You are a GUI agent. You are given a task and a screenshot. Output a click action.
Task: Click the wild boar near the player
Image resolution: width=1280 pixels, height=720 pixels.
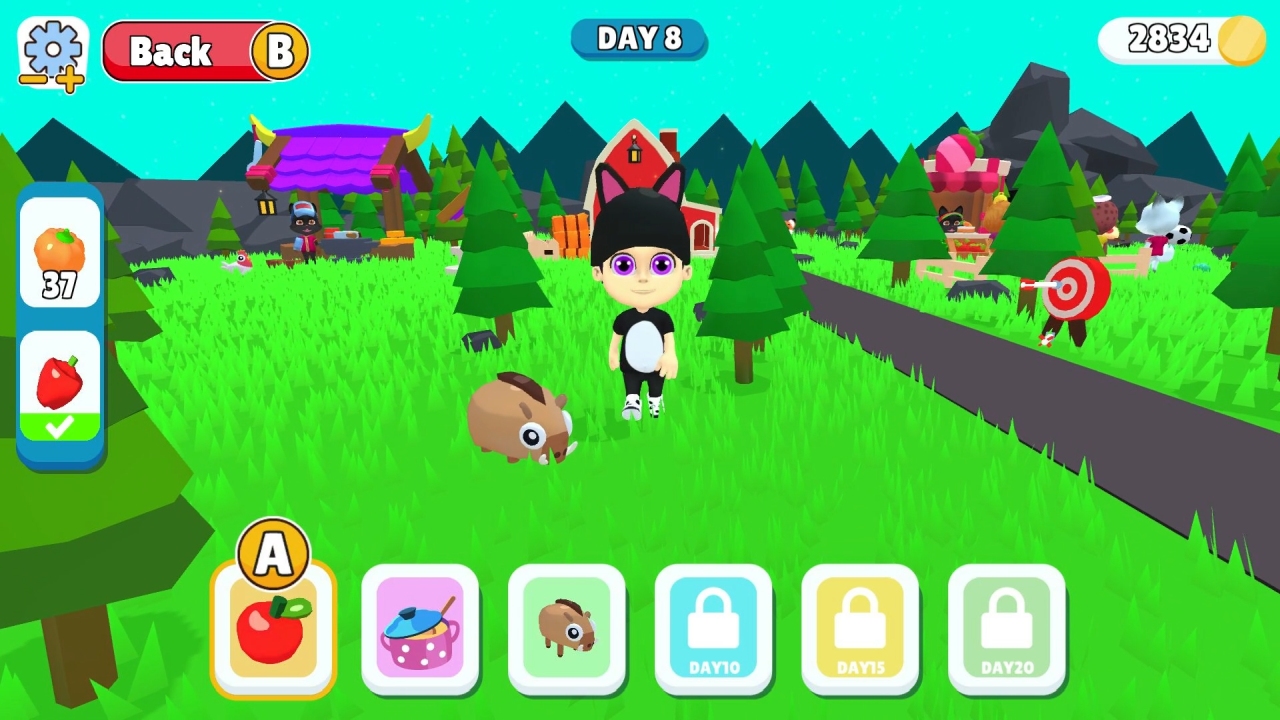[522, 420]
